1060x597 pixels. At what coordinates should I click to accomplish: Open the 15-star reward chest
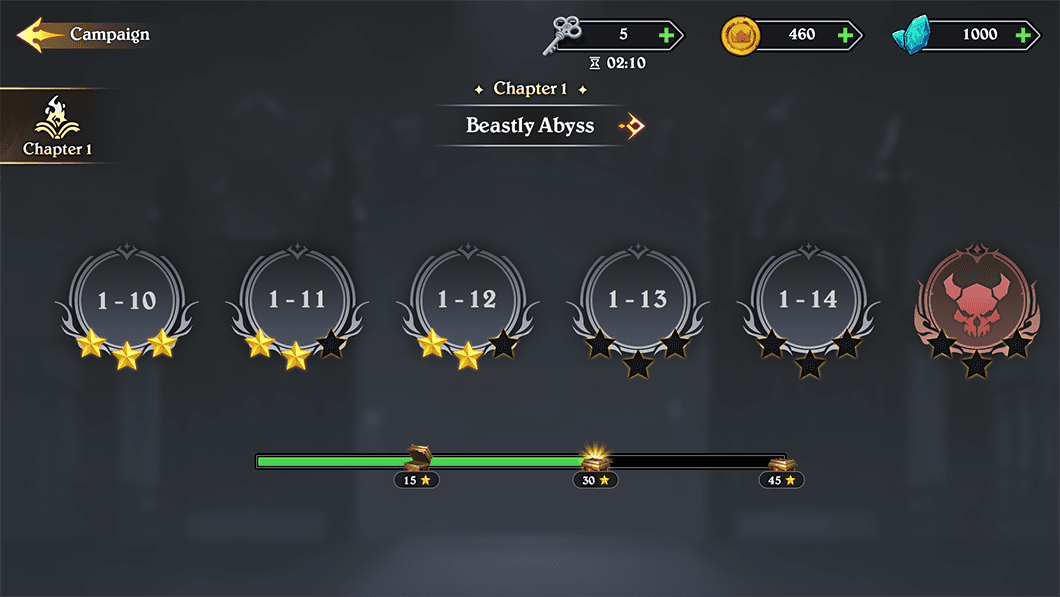[417, 459]
